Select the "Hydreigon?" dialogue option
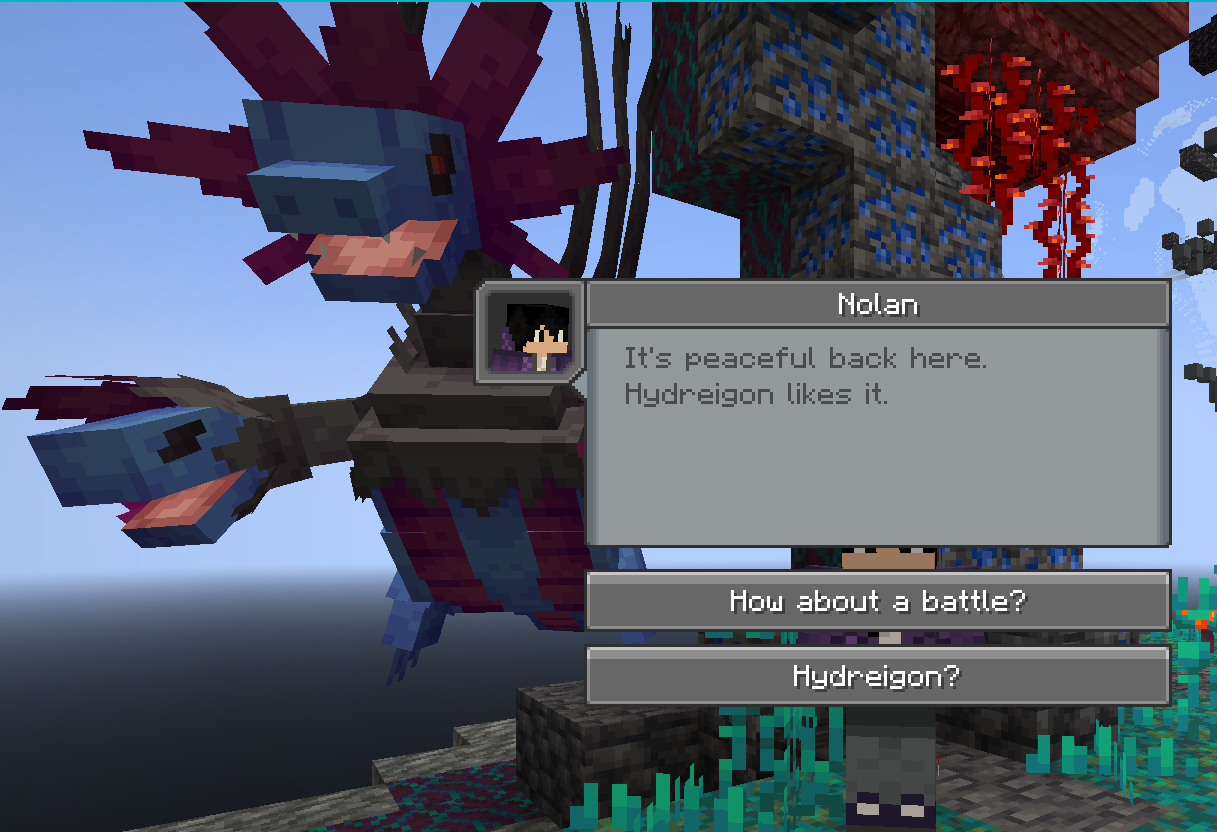 (x=877, y=677)
